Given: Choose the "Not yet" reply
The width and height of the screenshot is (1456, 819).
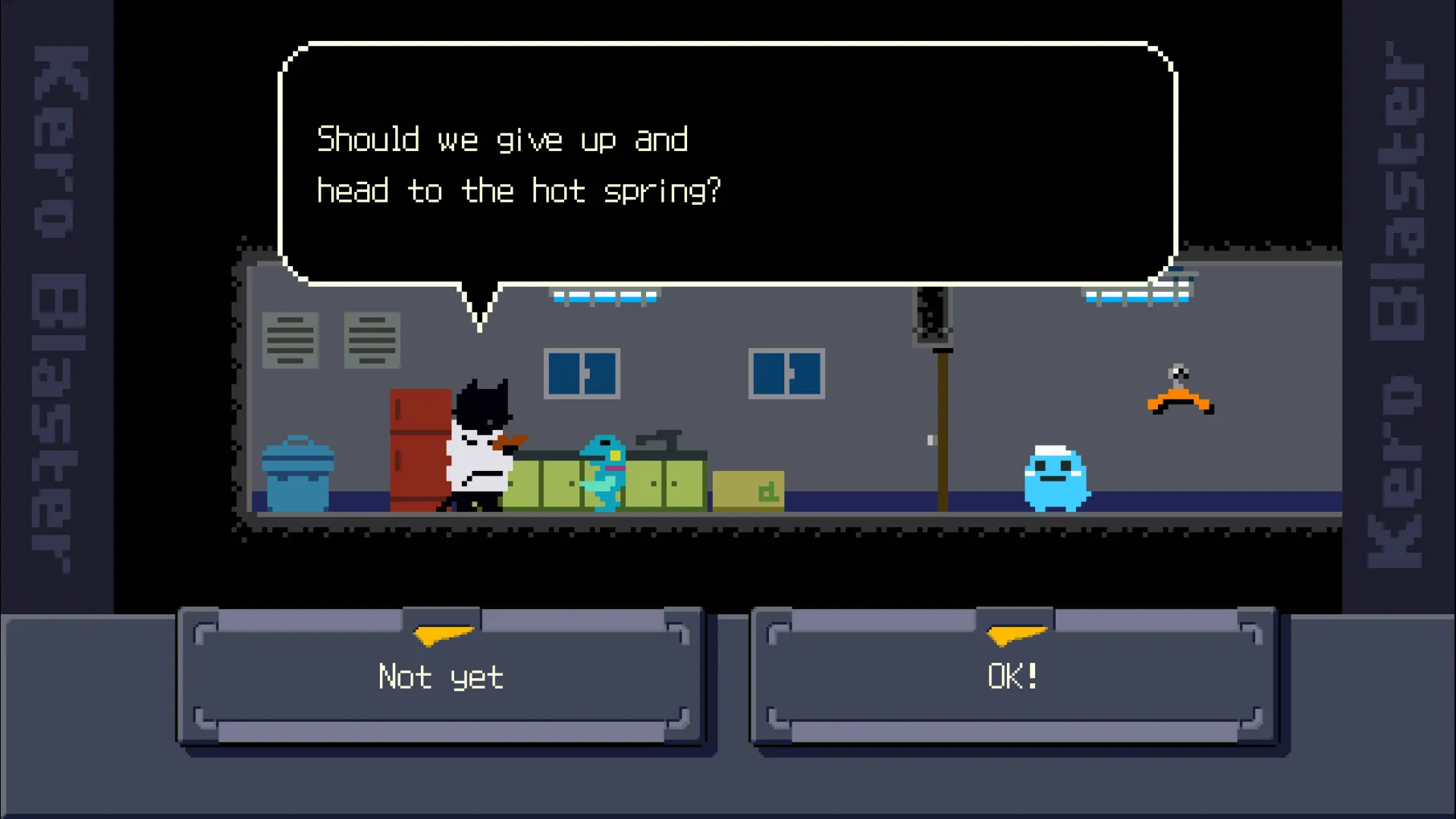Looking at the screenshot, I should pyautogui.click(x=441, y=676).
